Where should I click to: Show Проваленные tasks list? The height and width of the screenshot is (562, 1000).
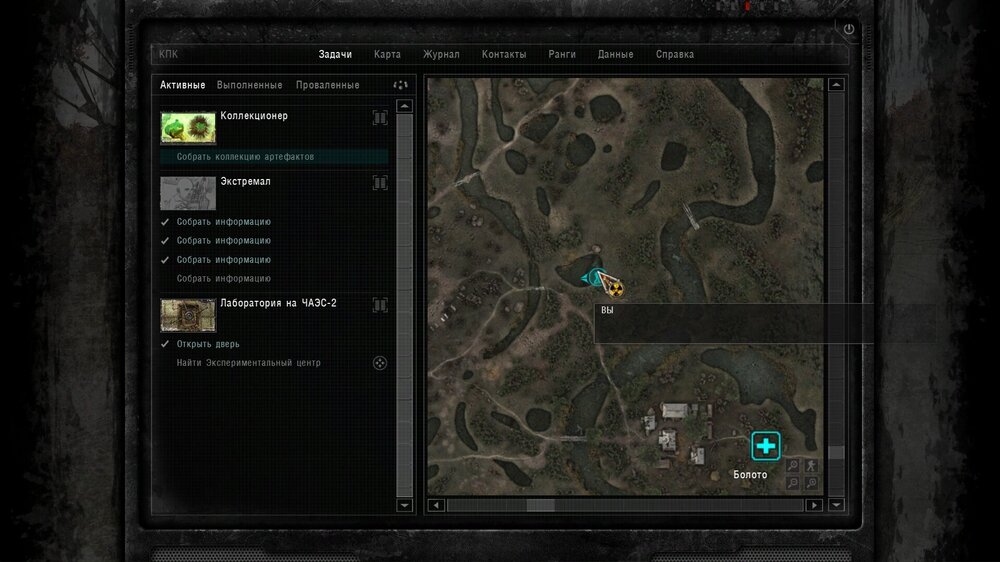pos(327,85)
